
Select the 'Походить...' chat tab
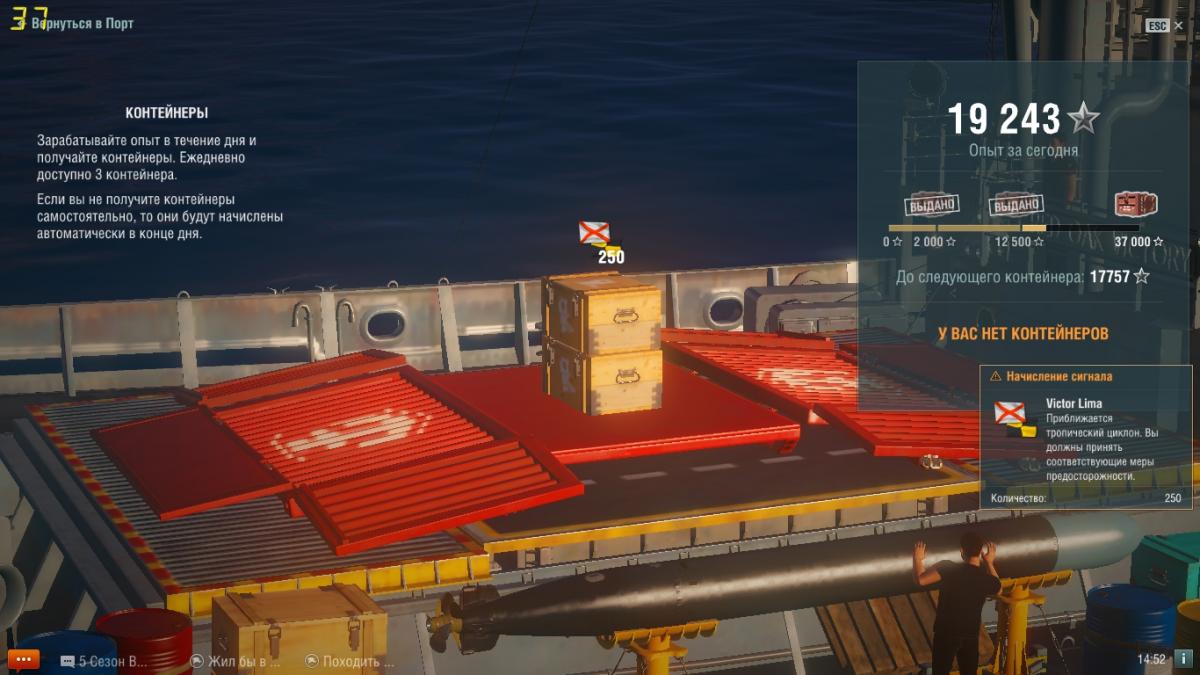[350, 661]
